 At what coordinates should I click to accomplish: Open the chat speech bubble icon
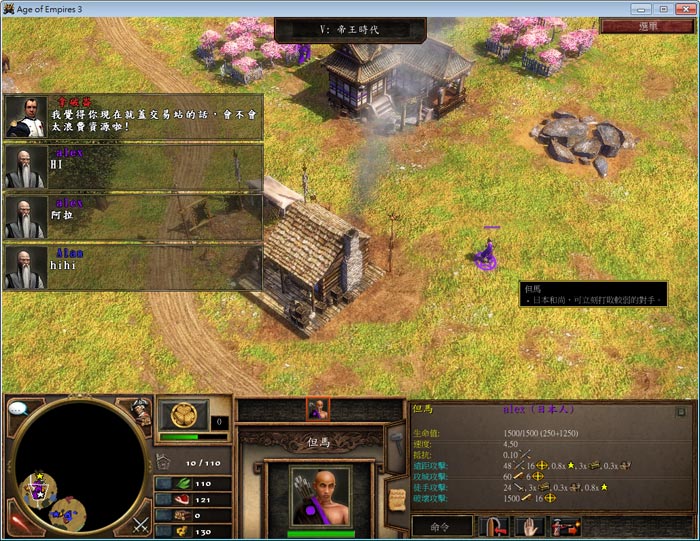(x=19, y=408)
